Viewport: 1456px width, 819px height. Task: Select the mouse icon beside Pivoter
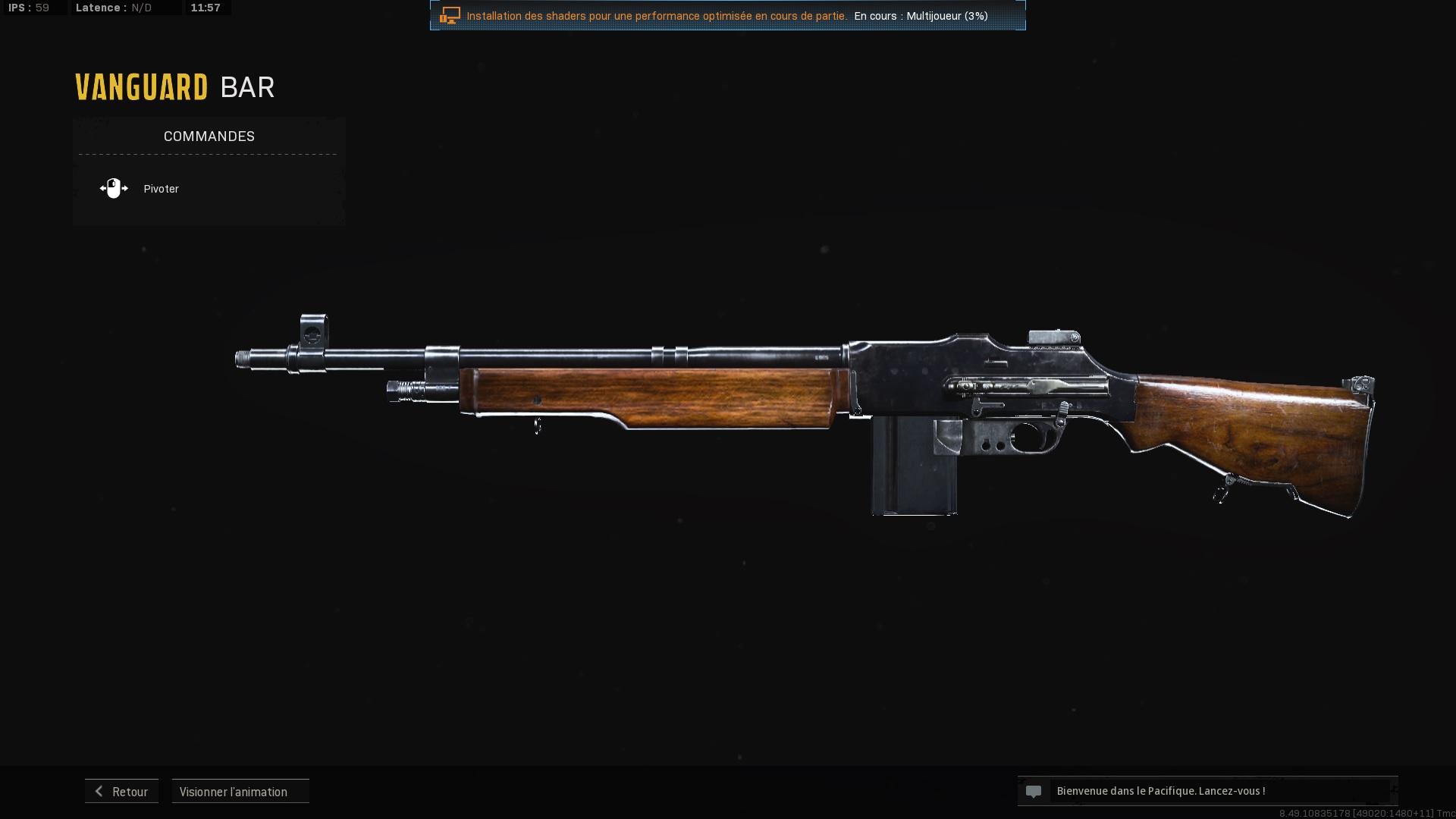114,188
